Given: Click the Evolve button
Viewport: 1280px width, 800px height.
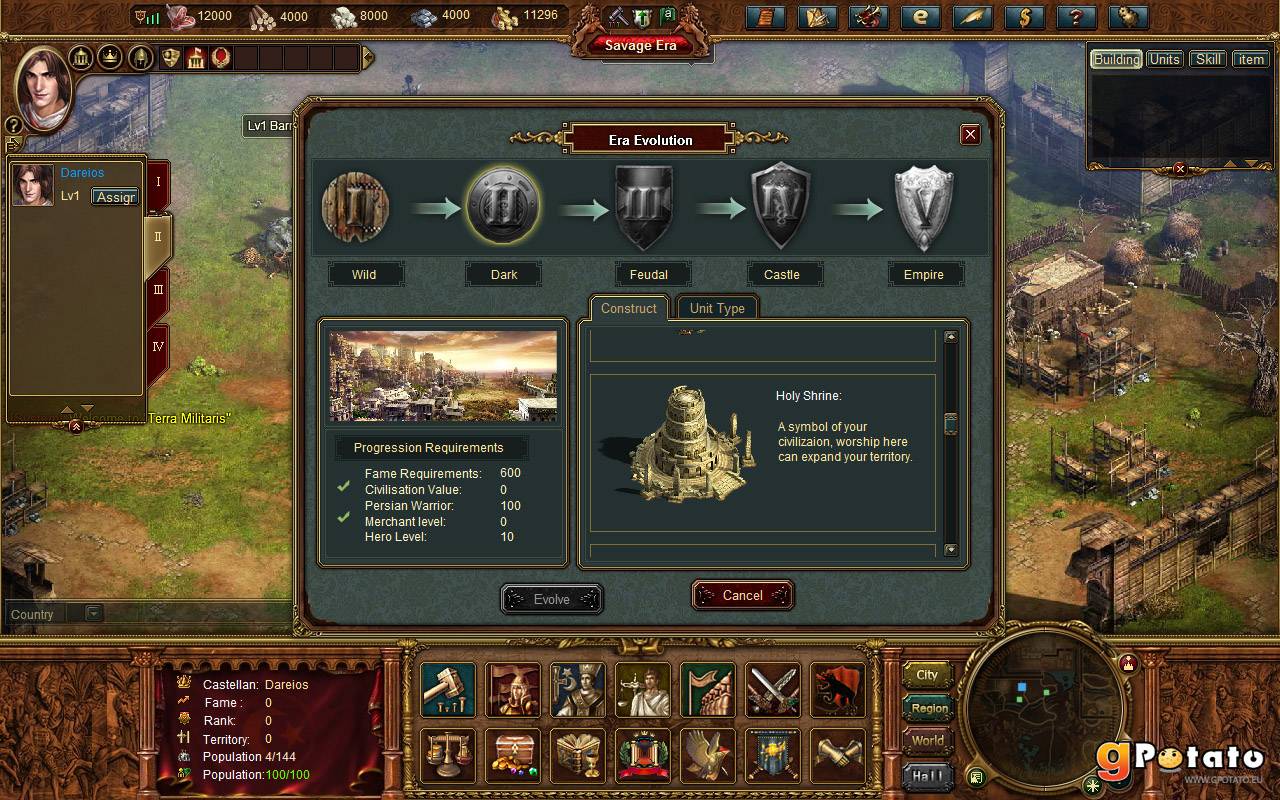Looking at the screenshot, I should [x=551, y=599].
